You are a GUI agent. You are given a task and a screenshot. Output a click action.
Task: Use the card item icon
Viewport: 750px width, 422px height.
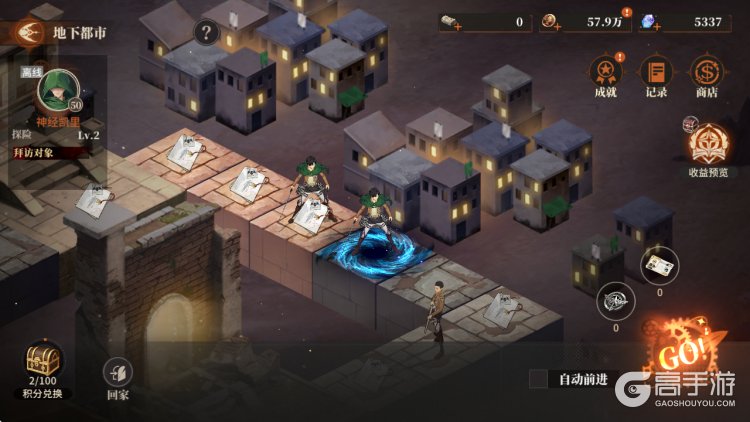click(x=659, y=265)
